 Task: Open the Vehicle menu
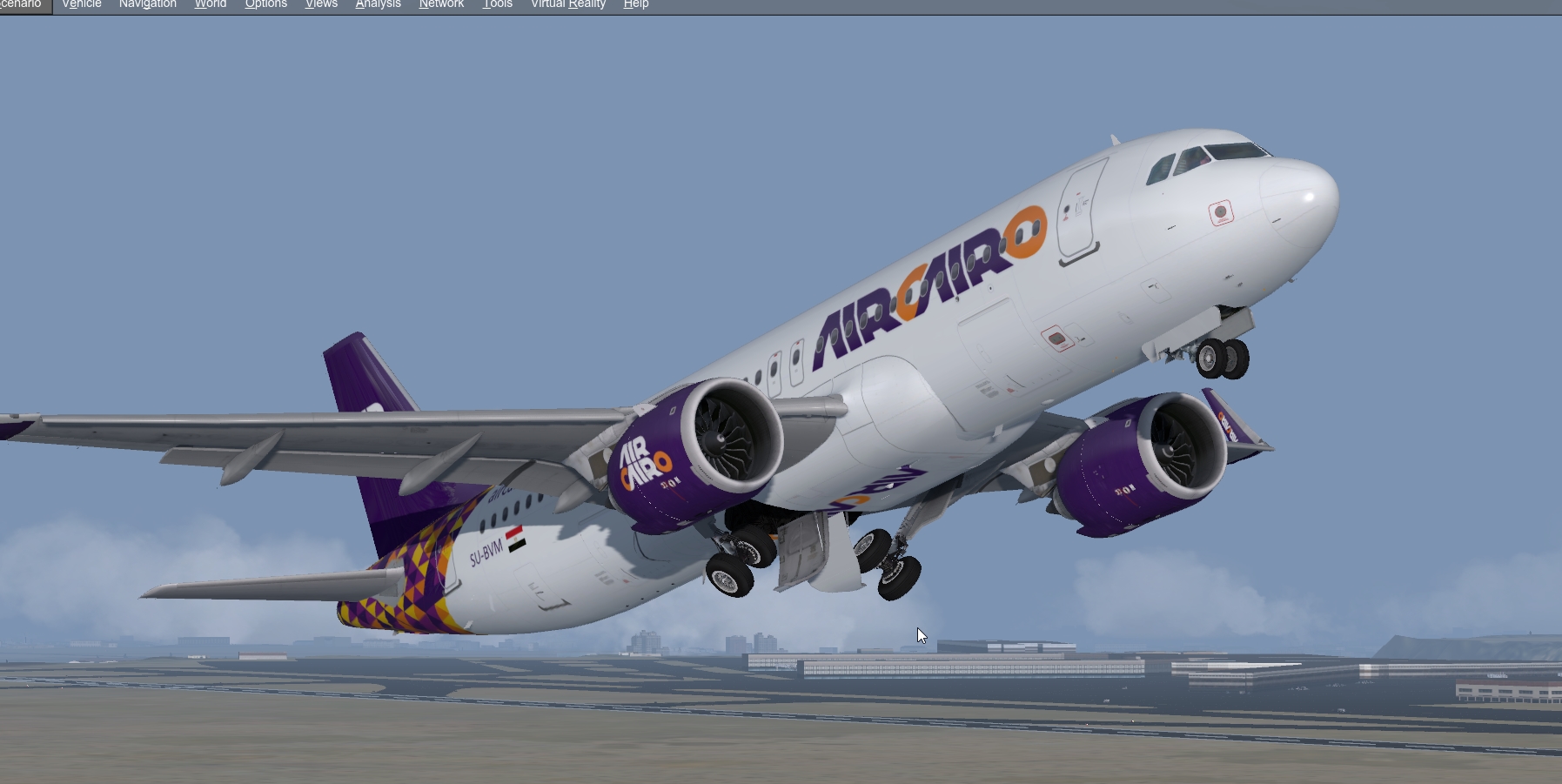(81, 4)
